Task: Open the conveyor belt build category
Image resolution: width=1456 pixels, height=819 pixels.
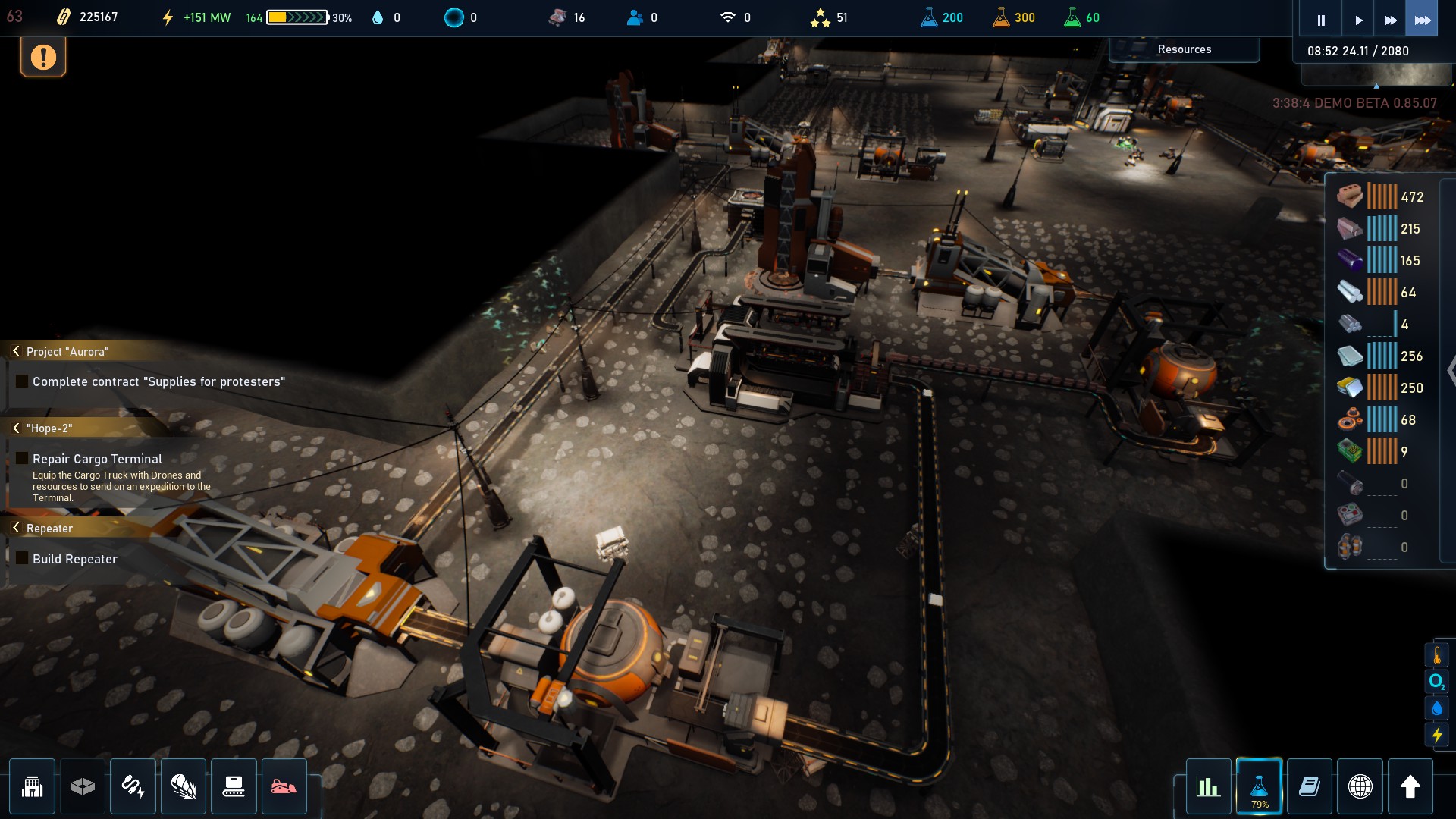Action: (x=234, y=786)
